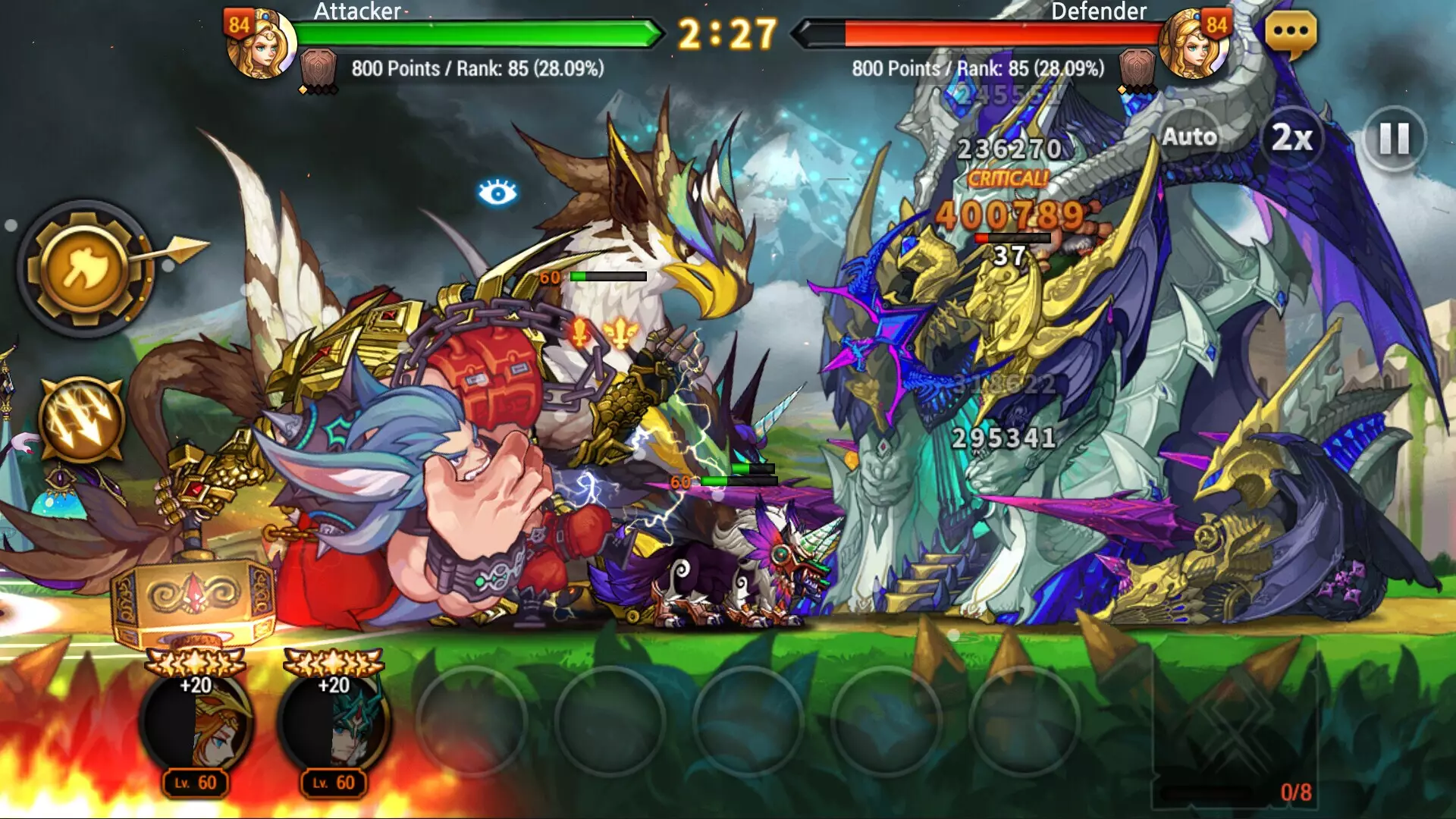Open the chat speech bubble

coord(1290,34)
